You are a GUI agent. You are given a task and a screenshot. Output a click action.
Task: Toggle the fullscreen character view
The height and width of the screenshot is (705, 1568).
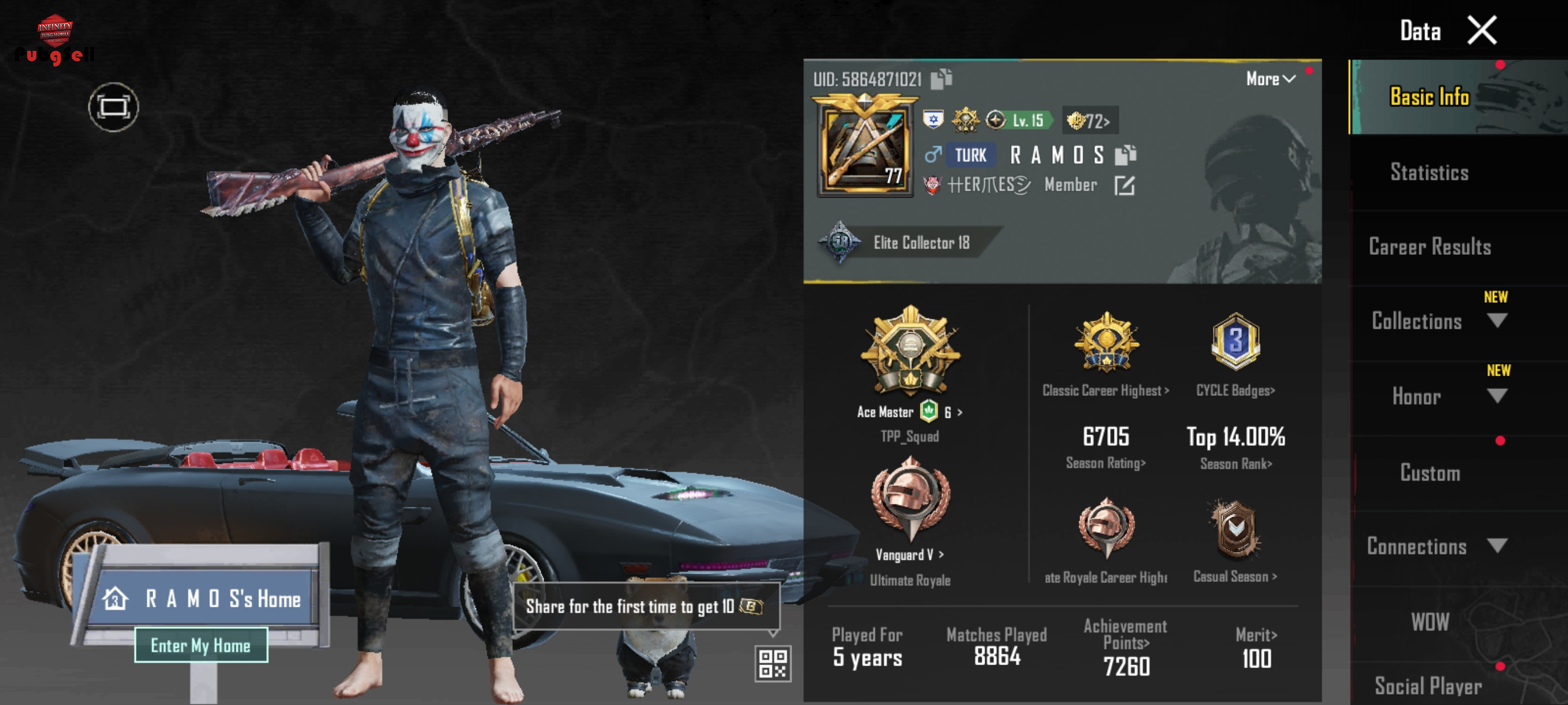113,107
